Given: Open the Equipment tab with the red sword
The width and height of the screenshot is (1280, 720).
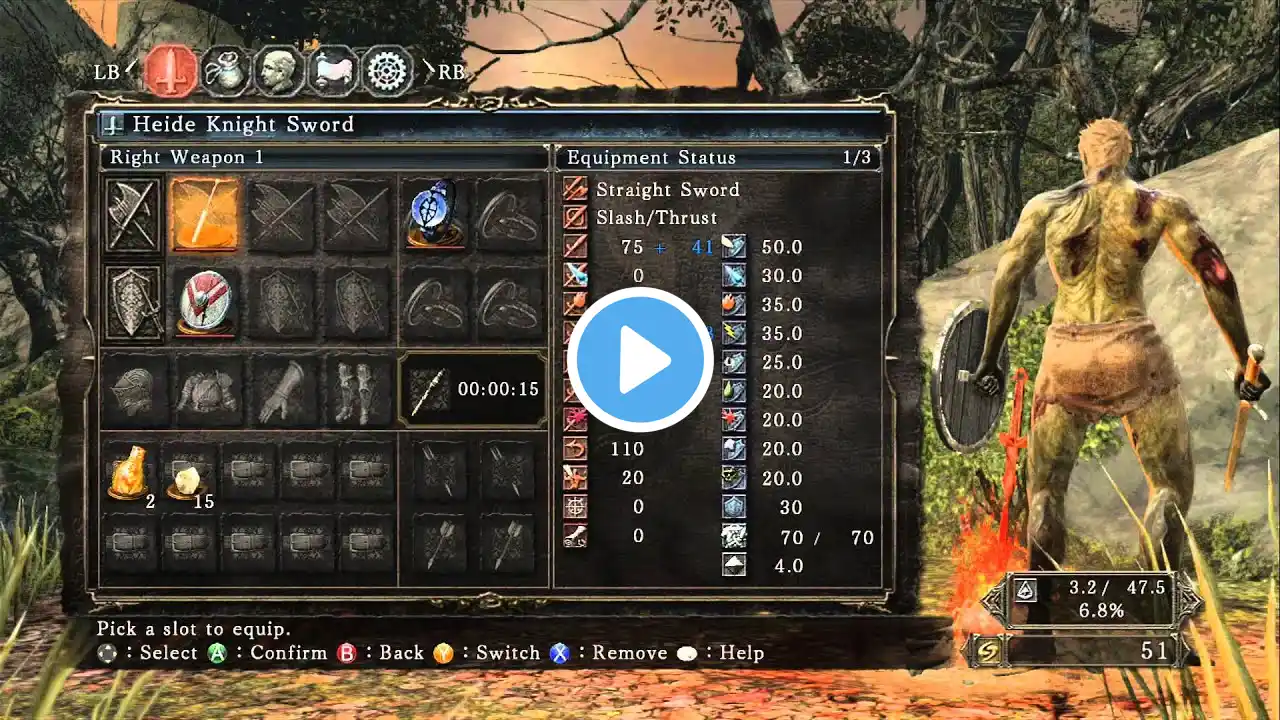Looking at the screenshot, I should point(171,71).
